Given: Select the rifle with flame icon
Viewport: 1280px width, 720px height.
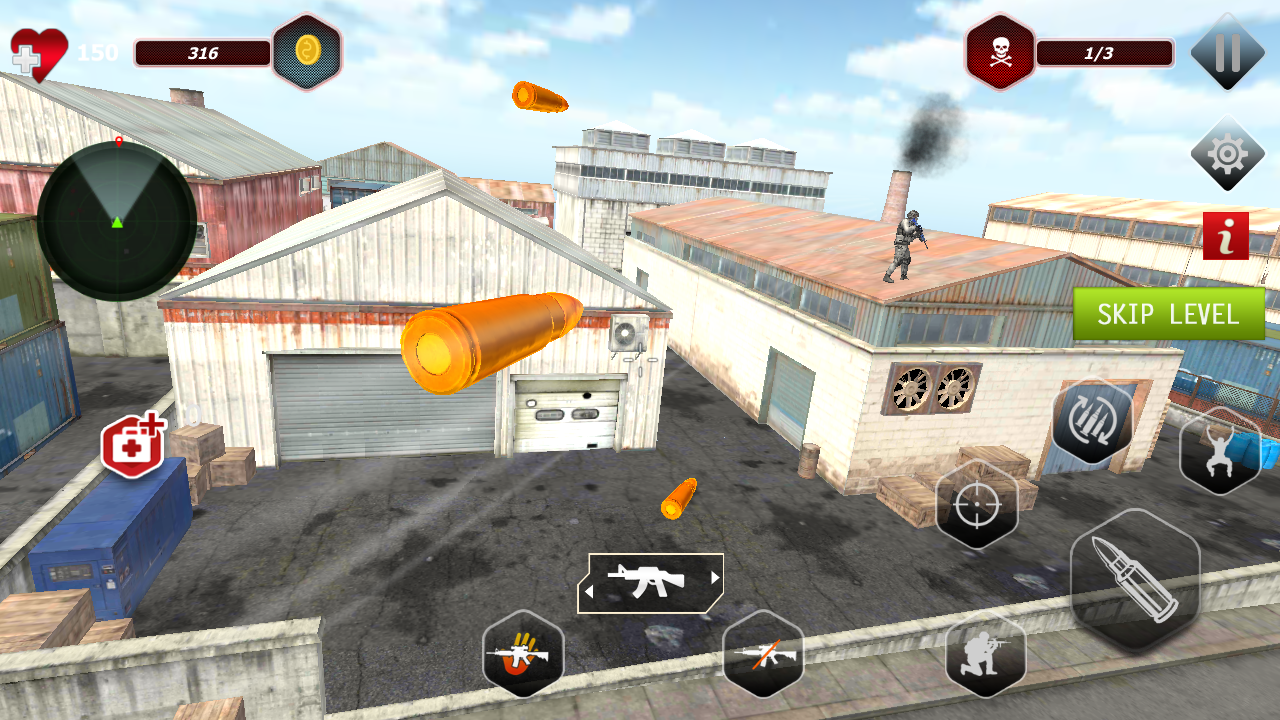Looking at the screenshot, I should tap(522, 654).
